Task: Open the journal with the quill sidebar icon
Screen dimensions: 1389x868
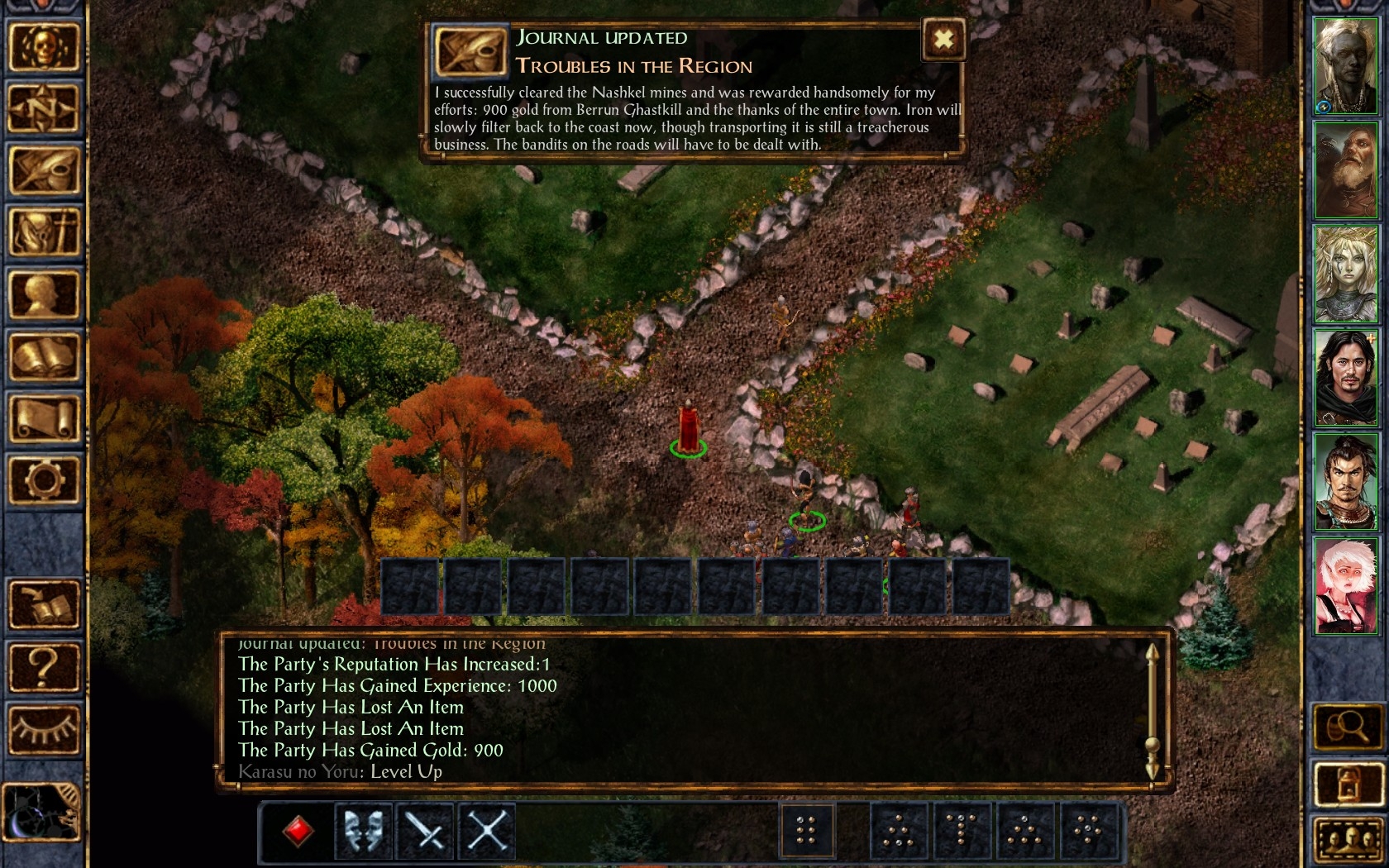Action: tap(44, 170)
